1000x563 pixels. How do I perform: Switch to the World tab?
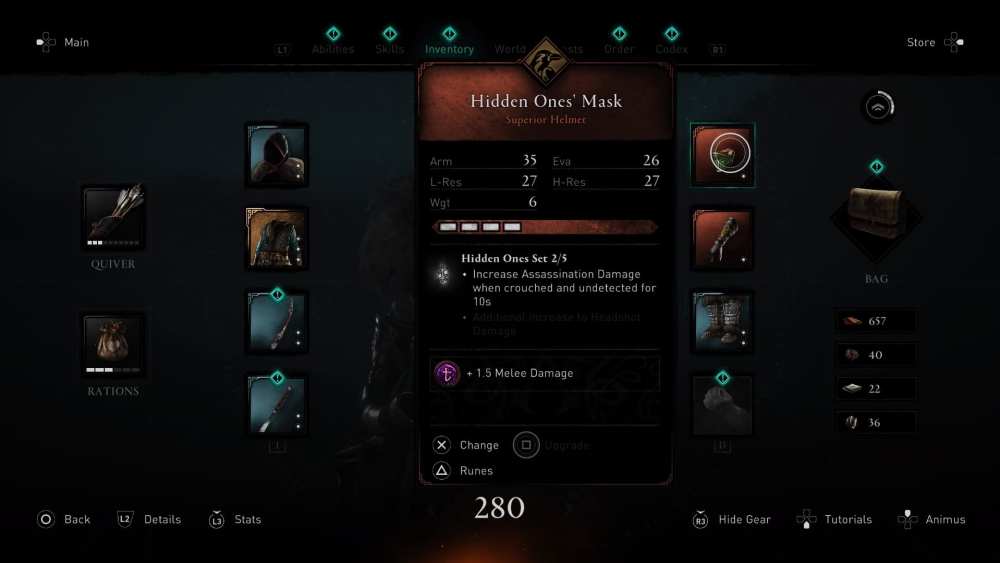[x=509, y=48]
